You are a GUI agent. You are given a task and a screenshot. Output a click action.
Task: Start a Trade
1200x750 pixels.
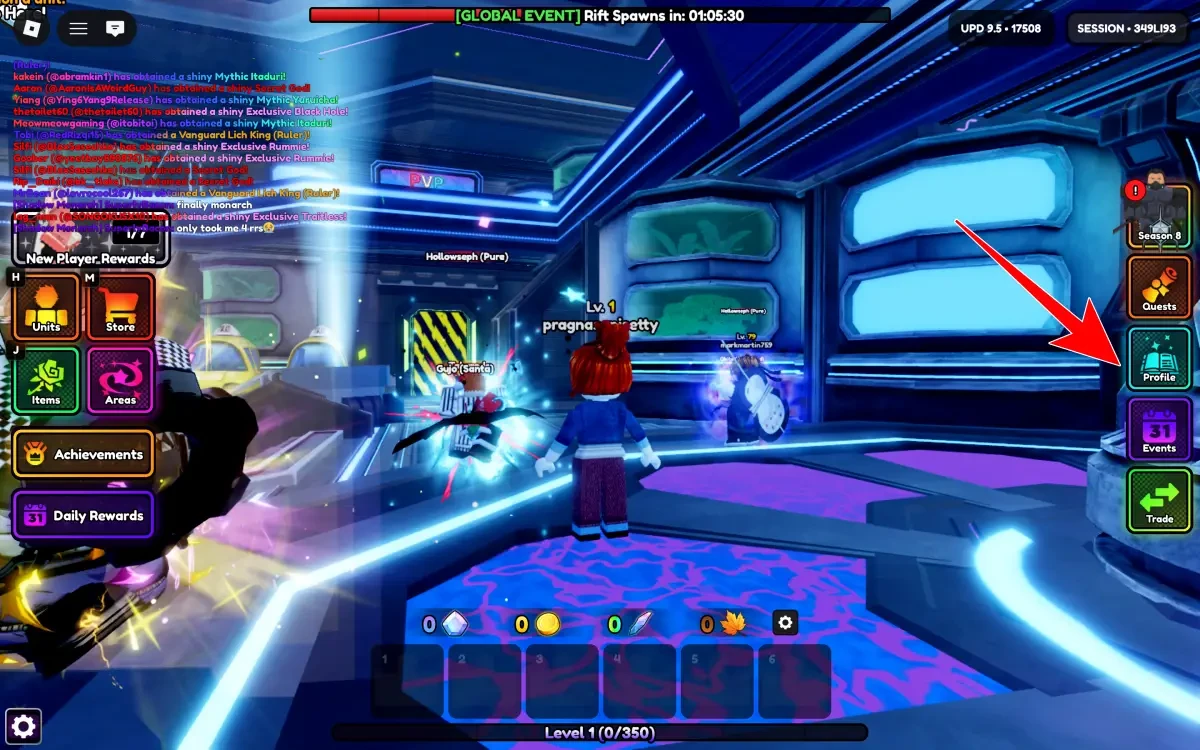[x=1159, y=500]
